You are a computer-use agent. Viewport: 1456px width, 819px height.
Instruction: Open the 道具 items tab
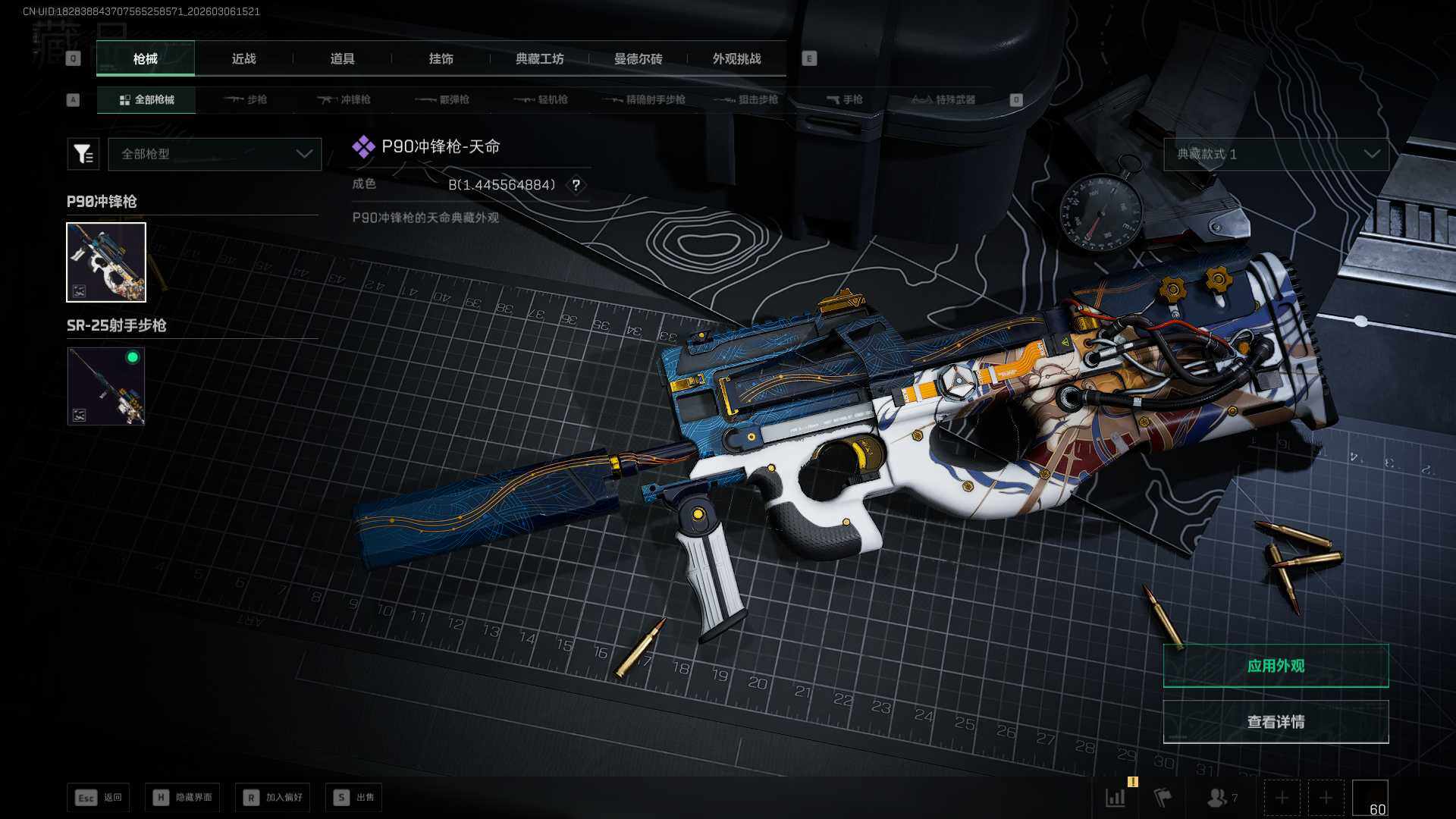point(342,59)
